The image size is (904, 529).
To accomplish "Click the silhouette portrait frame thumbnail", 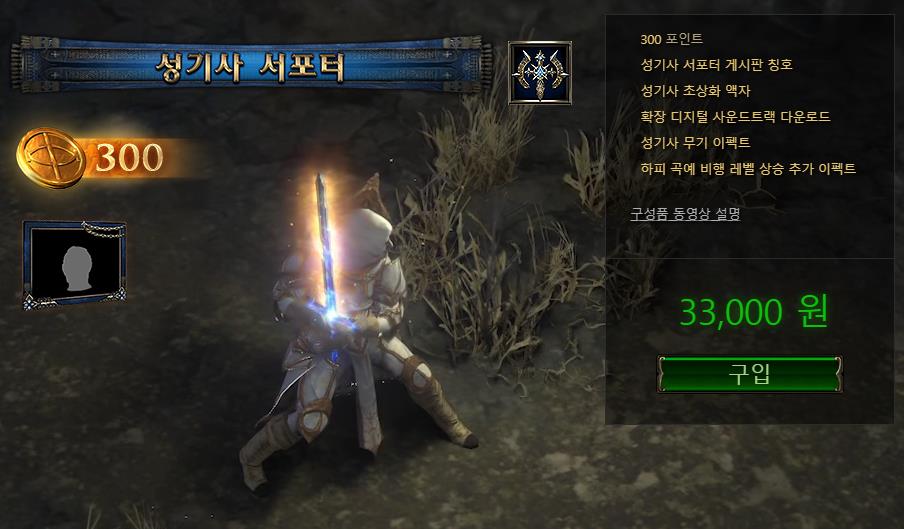I will [74, 263].
